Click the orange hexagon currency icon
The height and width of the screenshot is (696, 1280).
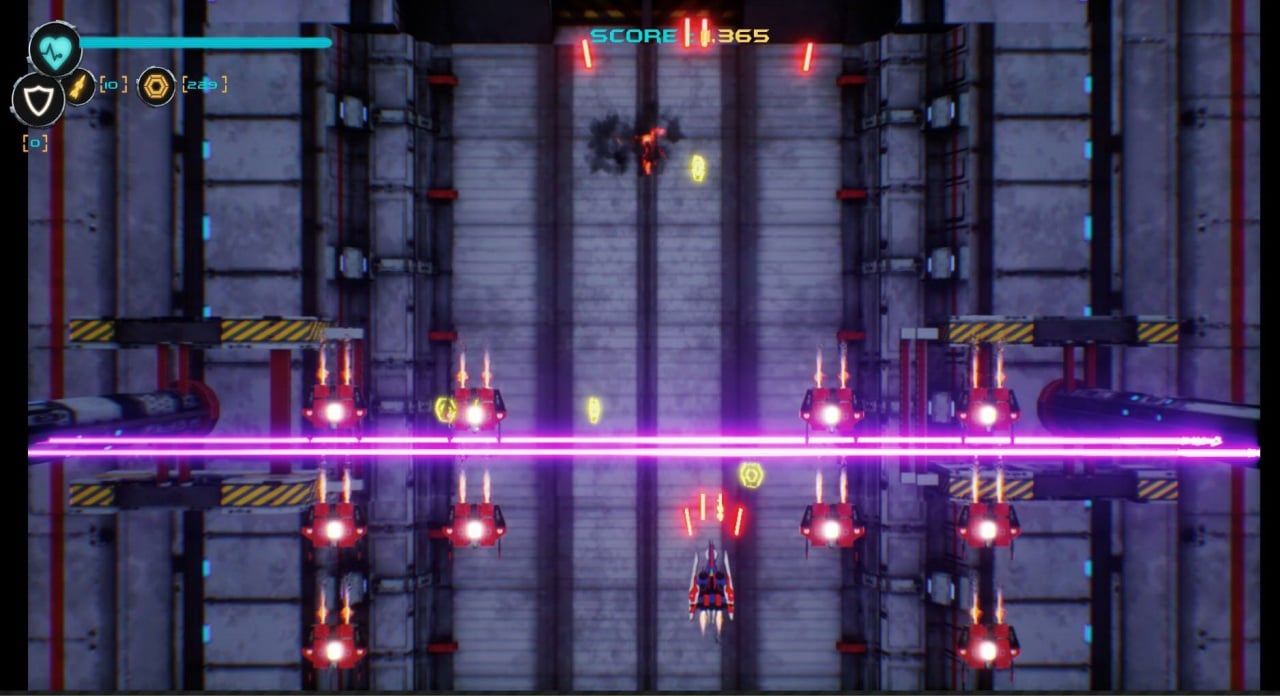156,86
